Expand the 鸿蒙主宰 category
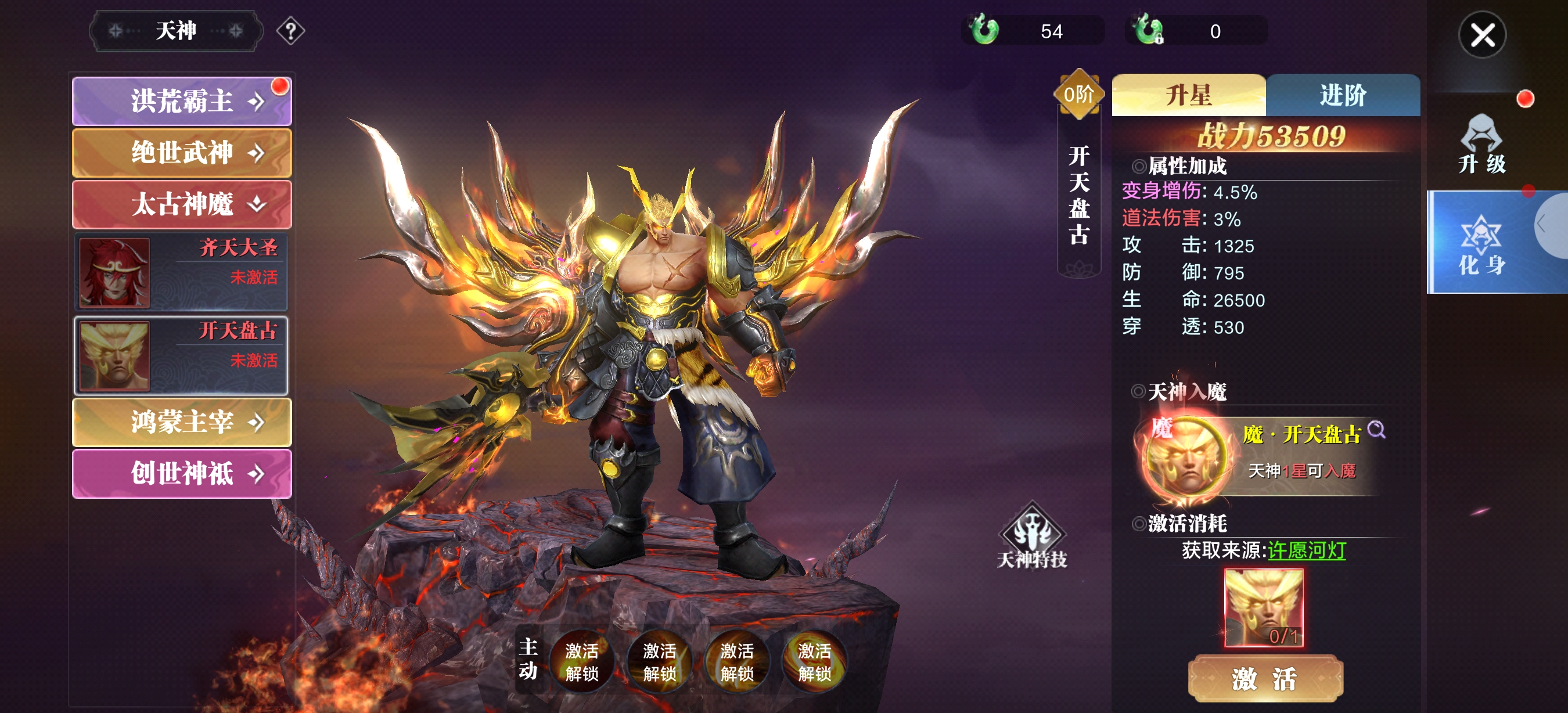Viewport: 1568px width, 713px height. pyautogui.click(x=181, y=422)
